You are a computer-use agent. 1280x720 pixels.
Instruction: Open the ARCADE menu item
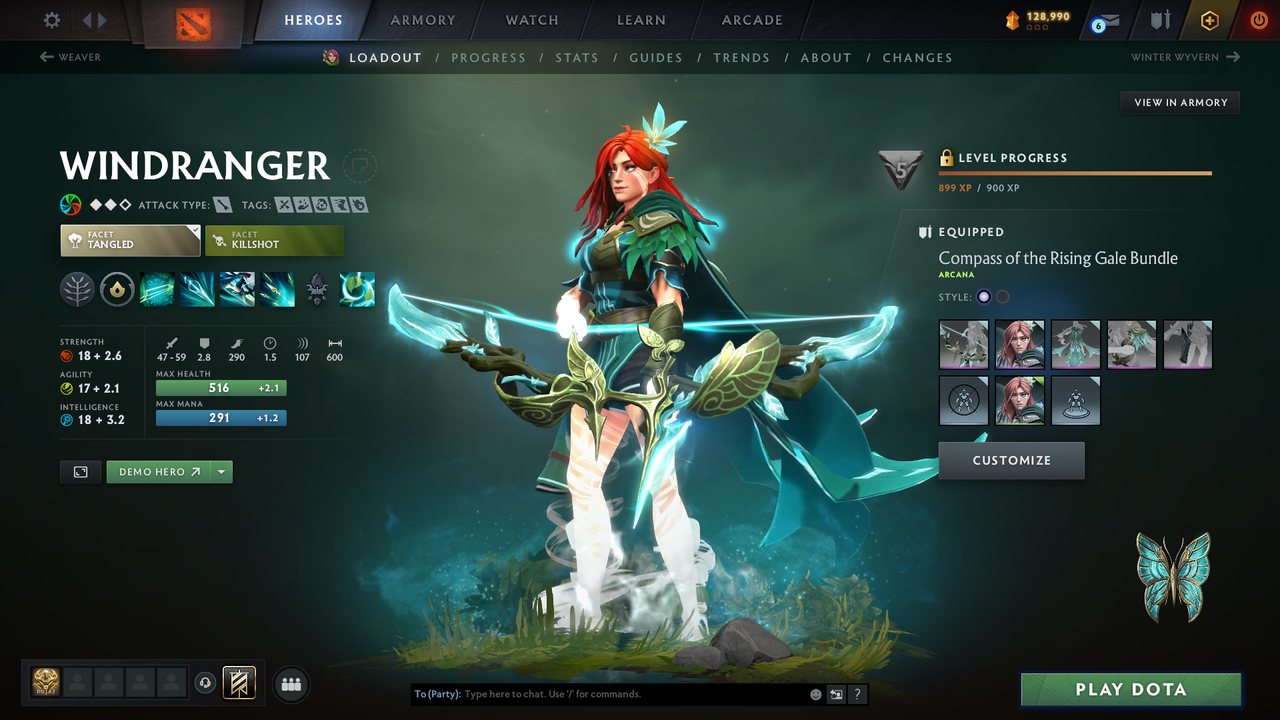click(751, 19)
